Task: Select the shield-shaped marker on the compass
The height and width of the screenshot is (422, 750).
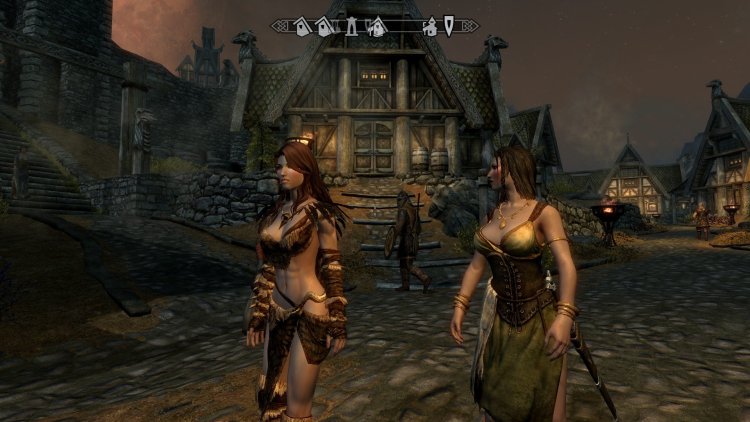Action: [450, 26]
